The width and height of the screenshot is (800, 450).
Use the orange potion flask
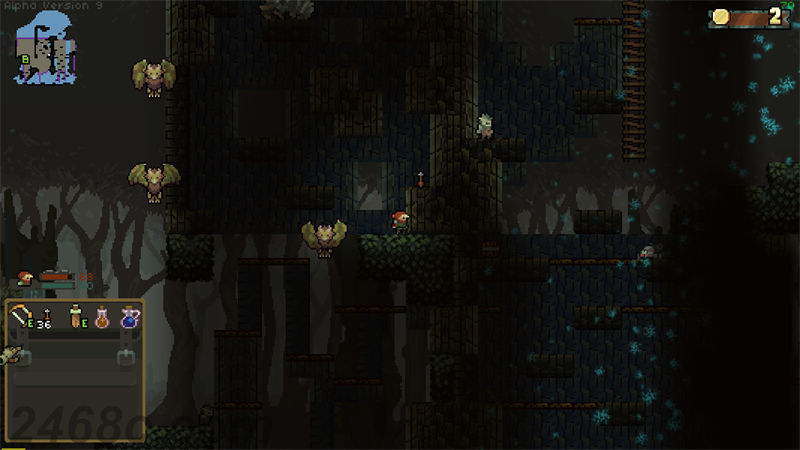[x=102, y=318]
